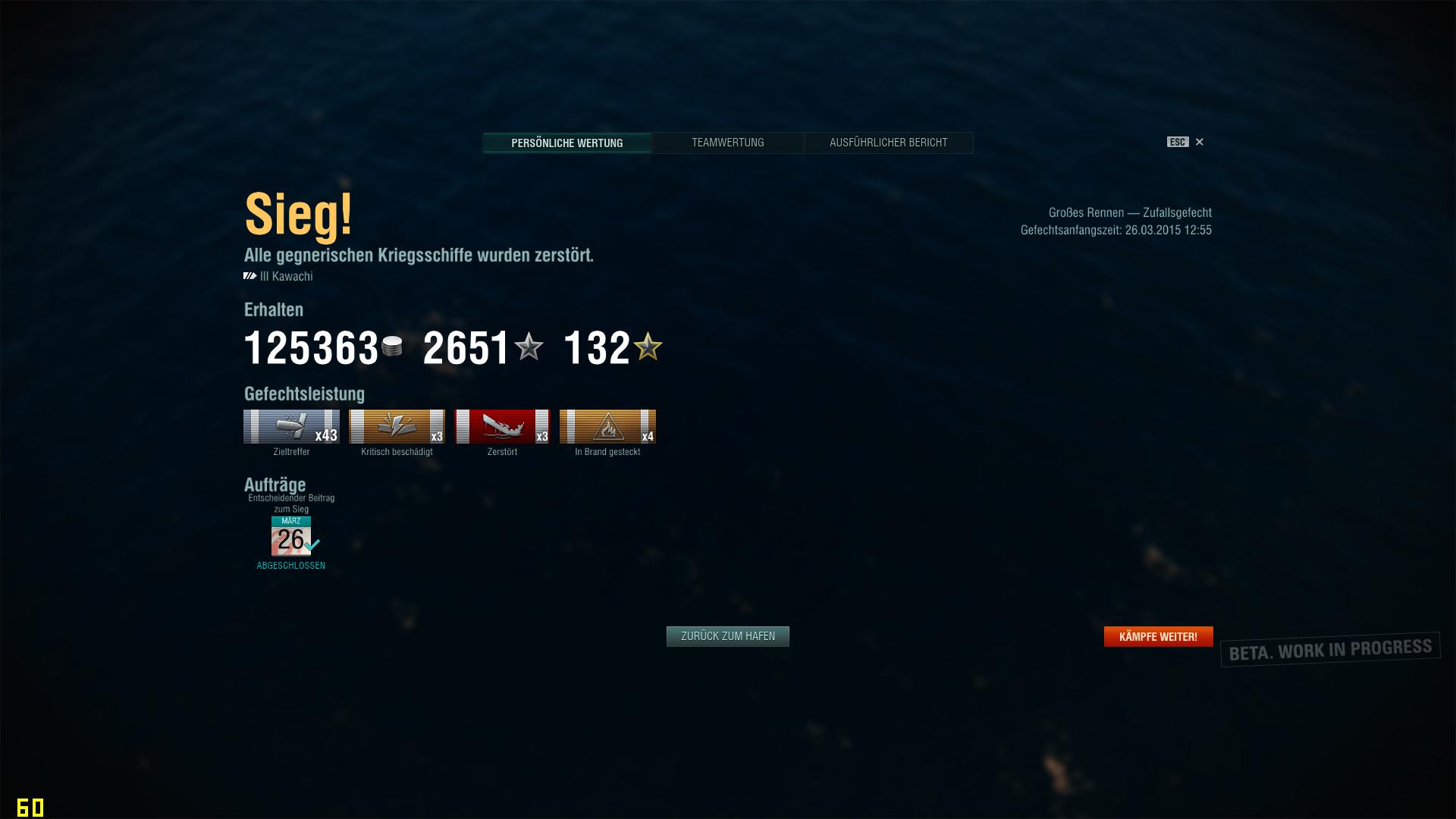
Task: Inspect the Zerstört ribbon
Action: click(x=502, y=427)
